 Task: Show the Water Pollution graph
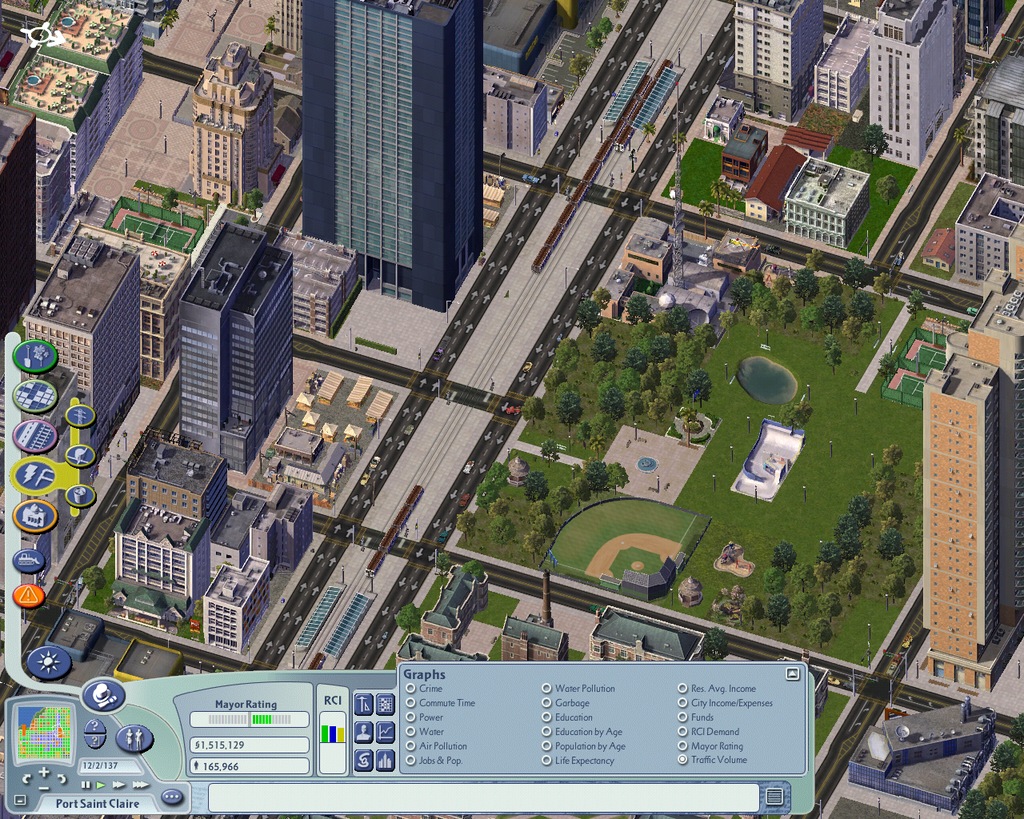[x=547, y=689]
